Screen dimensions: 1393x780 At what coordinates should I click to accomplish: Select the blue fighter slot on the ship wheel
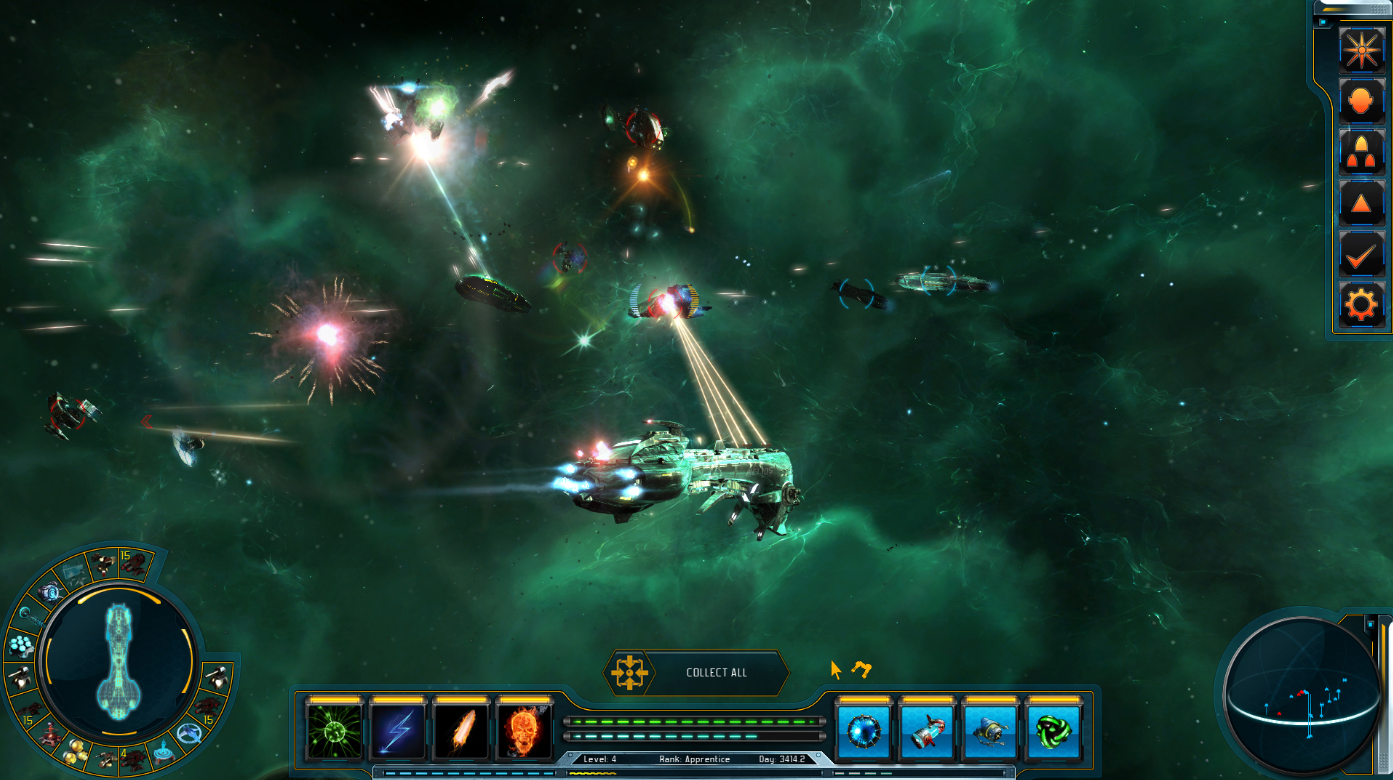(x=188, y=731)
